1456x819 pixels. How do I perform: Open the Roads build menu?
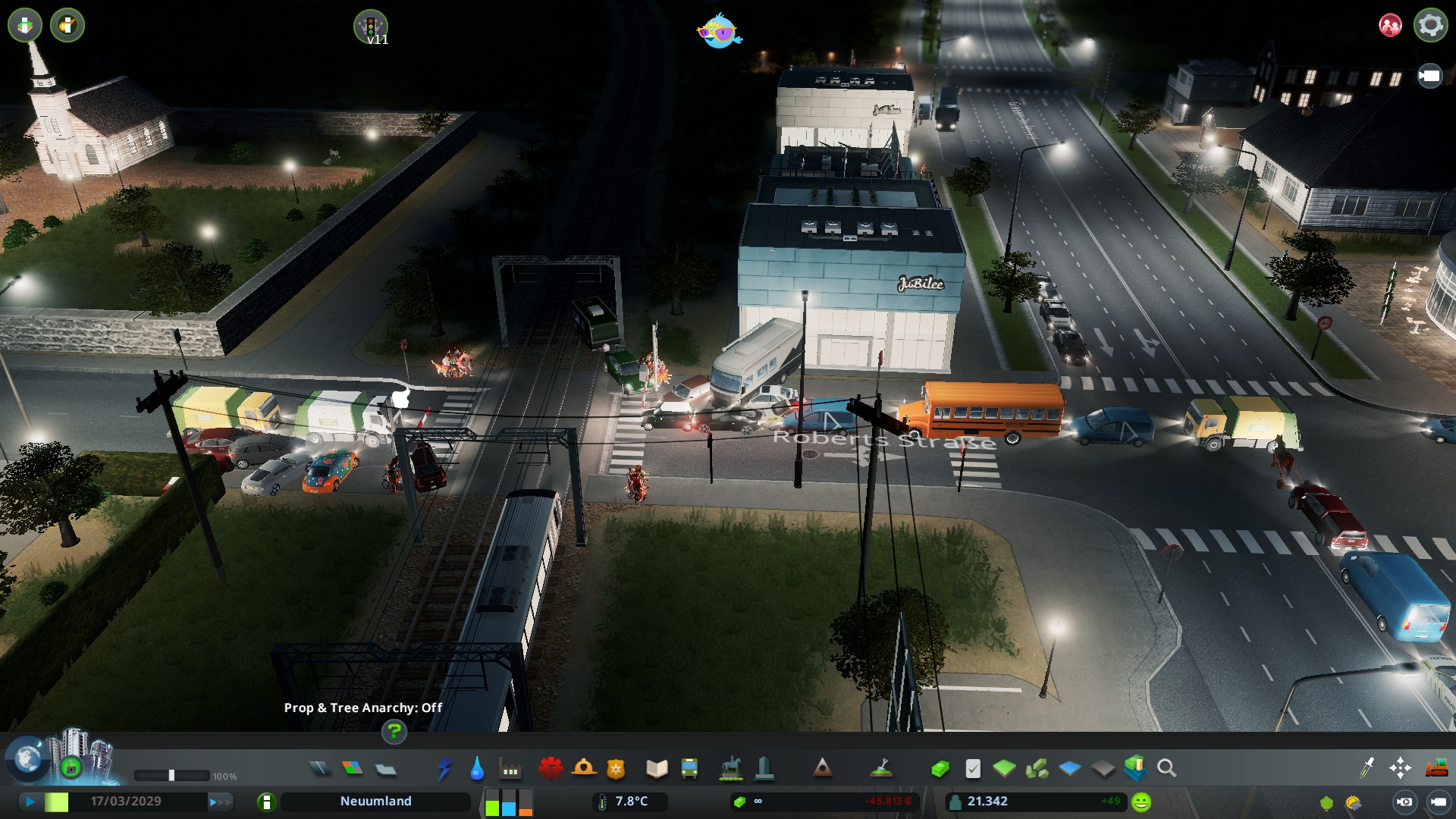click(320, 769)
